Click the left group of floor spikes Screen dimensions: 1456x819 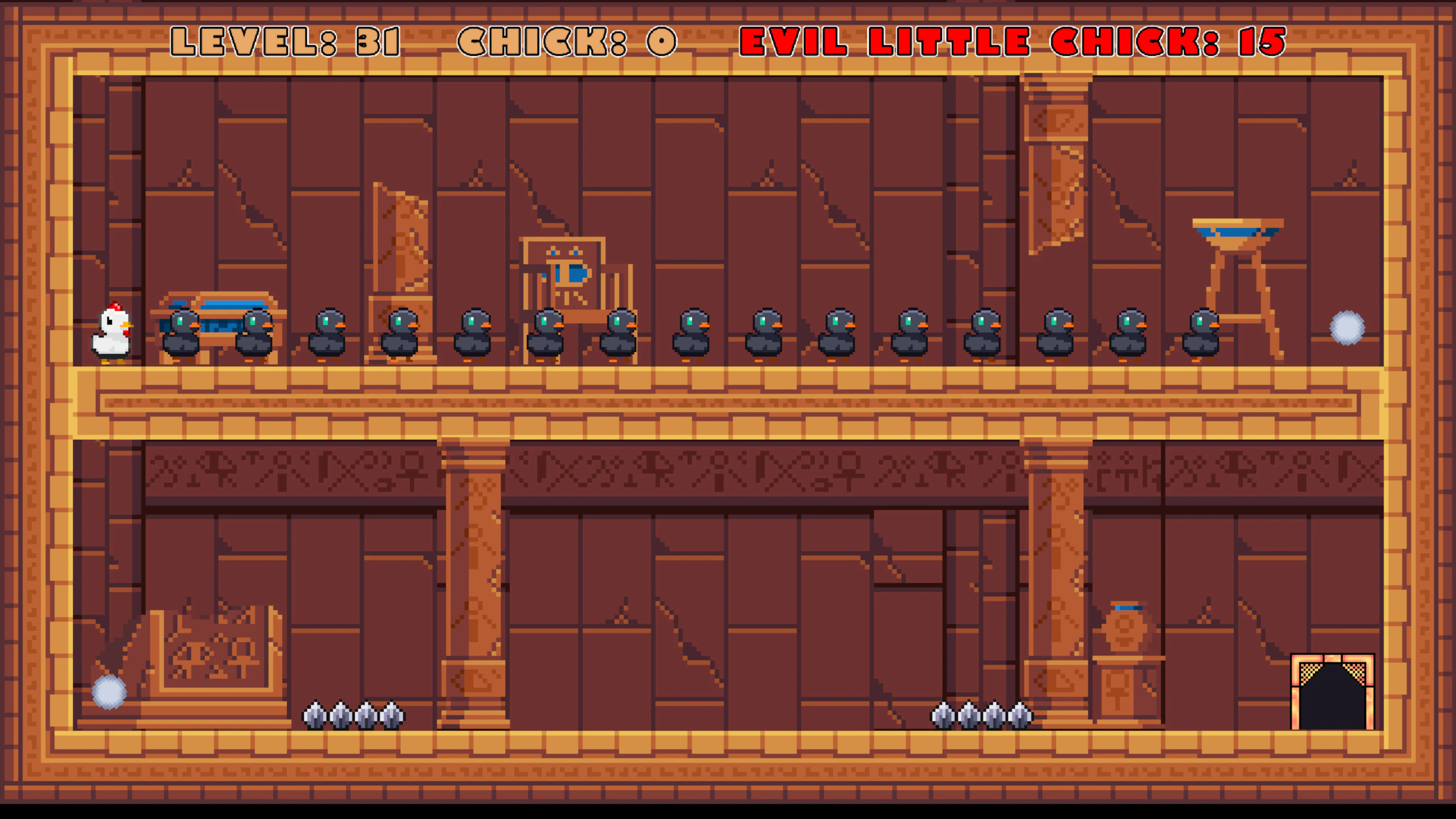(355, 715)
